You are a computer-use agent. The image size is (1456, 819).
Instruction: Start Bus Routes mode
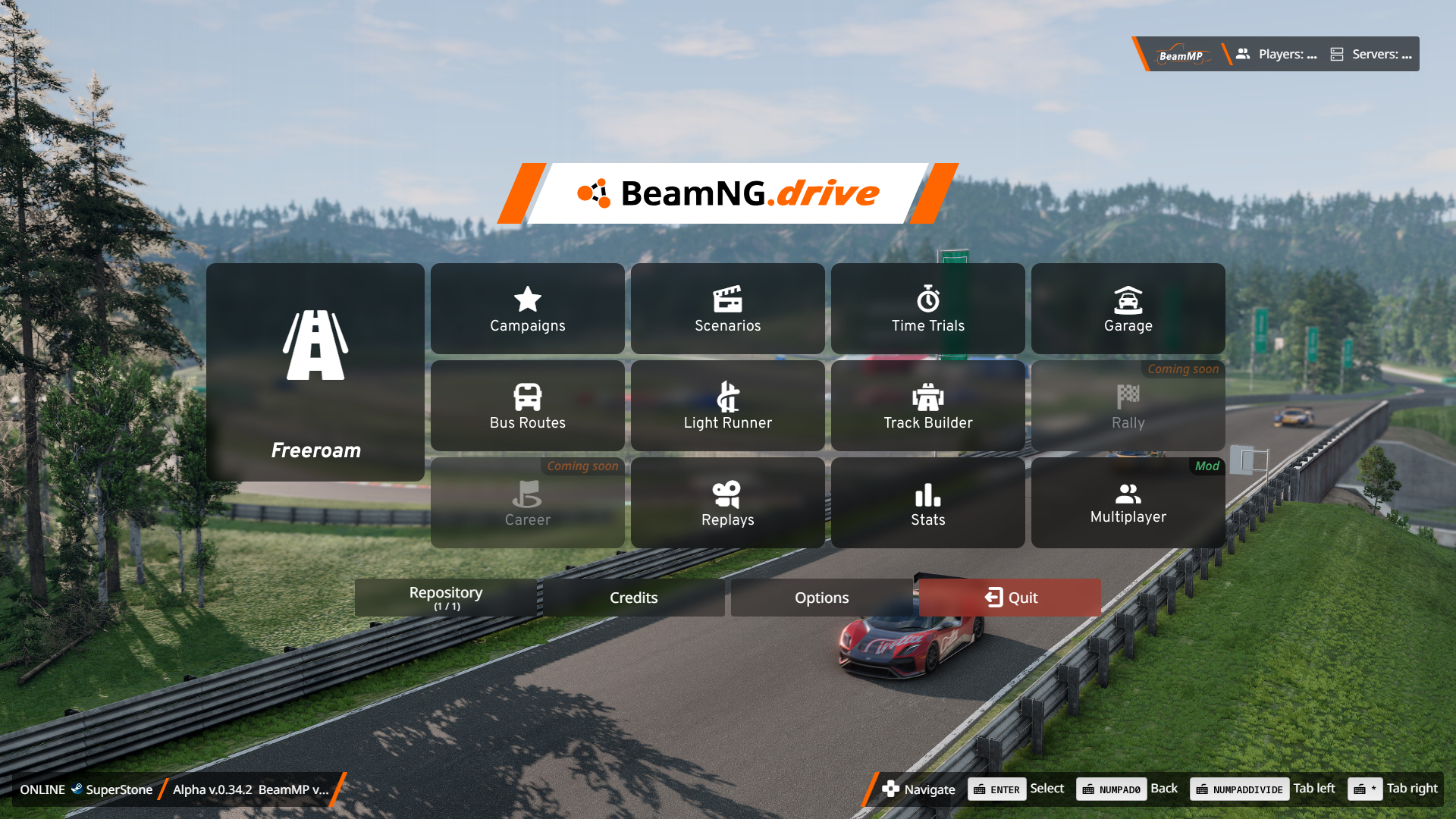pyautogui.click(x=528, y=406)
